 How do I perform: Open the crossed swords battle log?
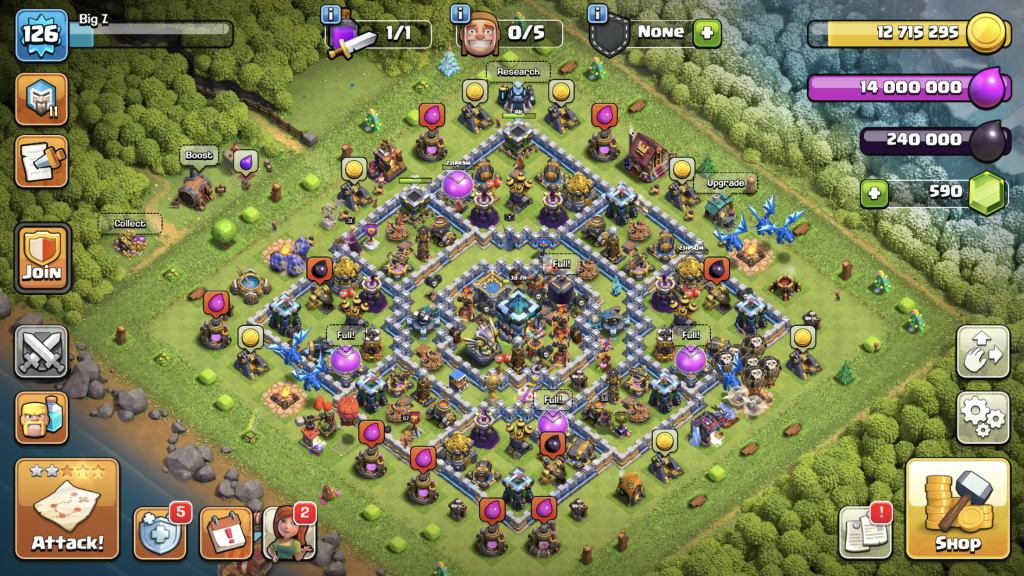coord(42,352)
